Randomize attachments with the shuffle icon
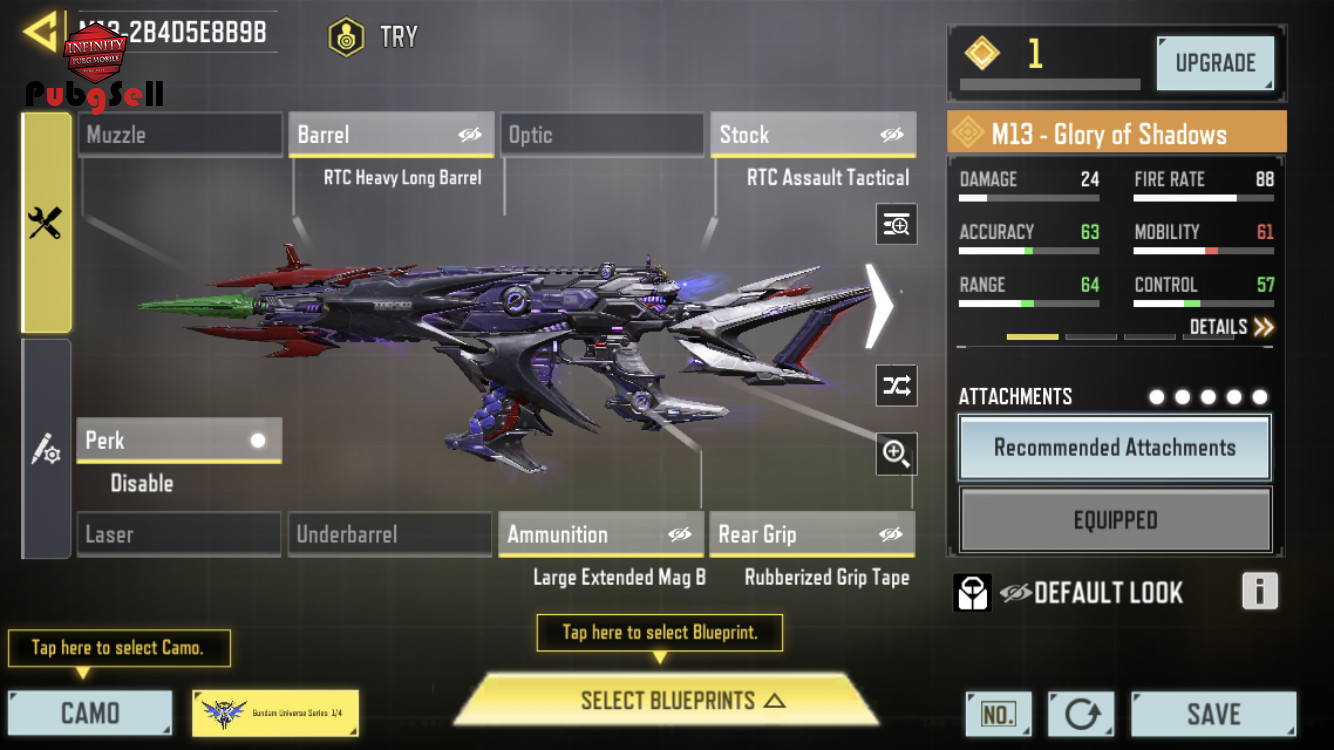 pos(896,386)
